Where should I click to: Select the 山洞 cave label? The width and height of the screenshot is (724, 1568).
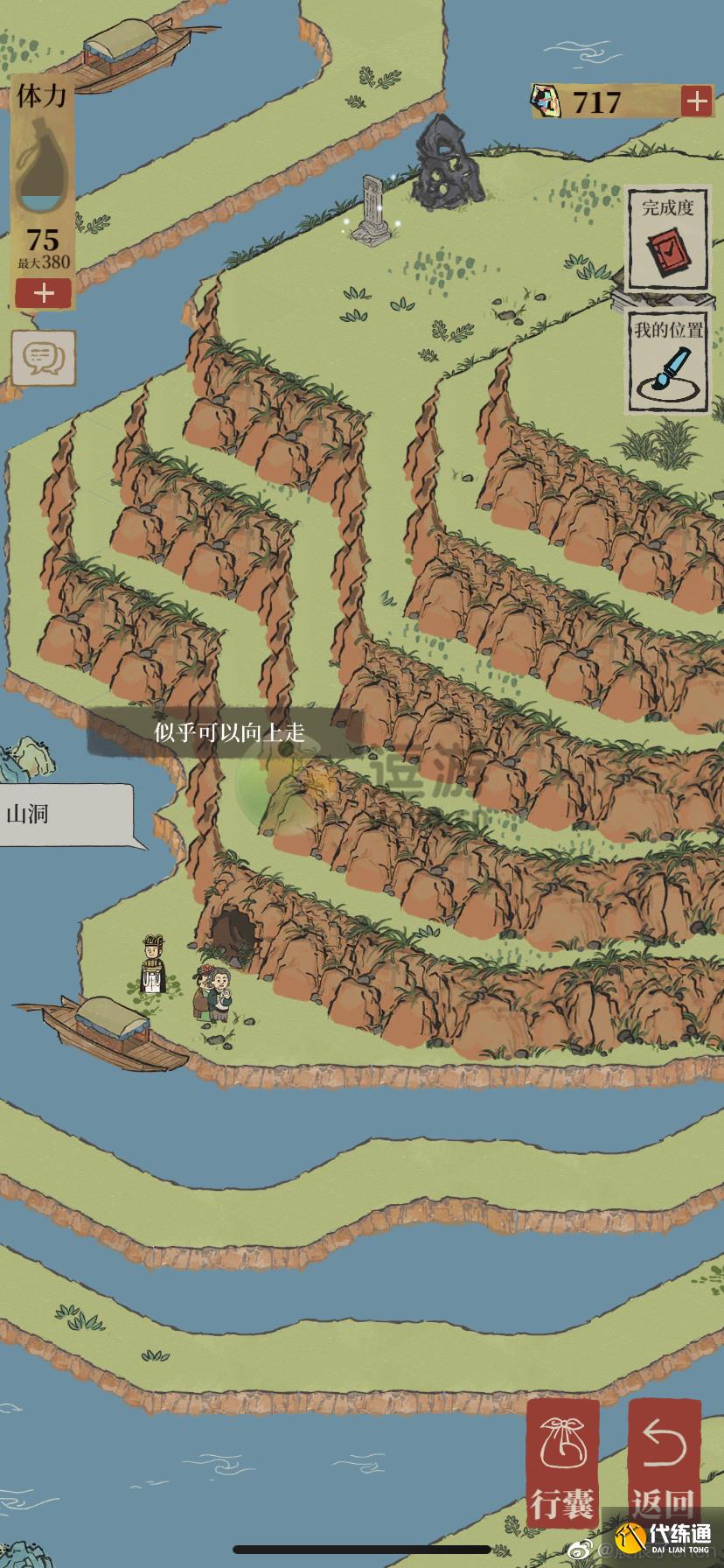(x=66, y=815)
